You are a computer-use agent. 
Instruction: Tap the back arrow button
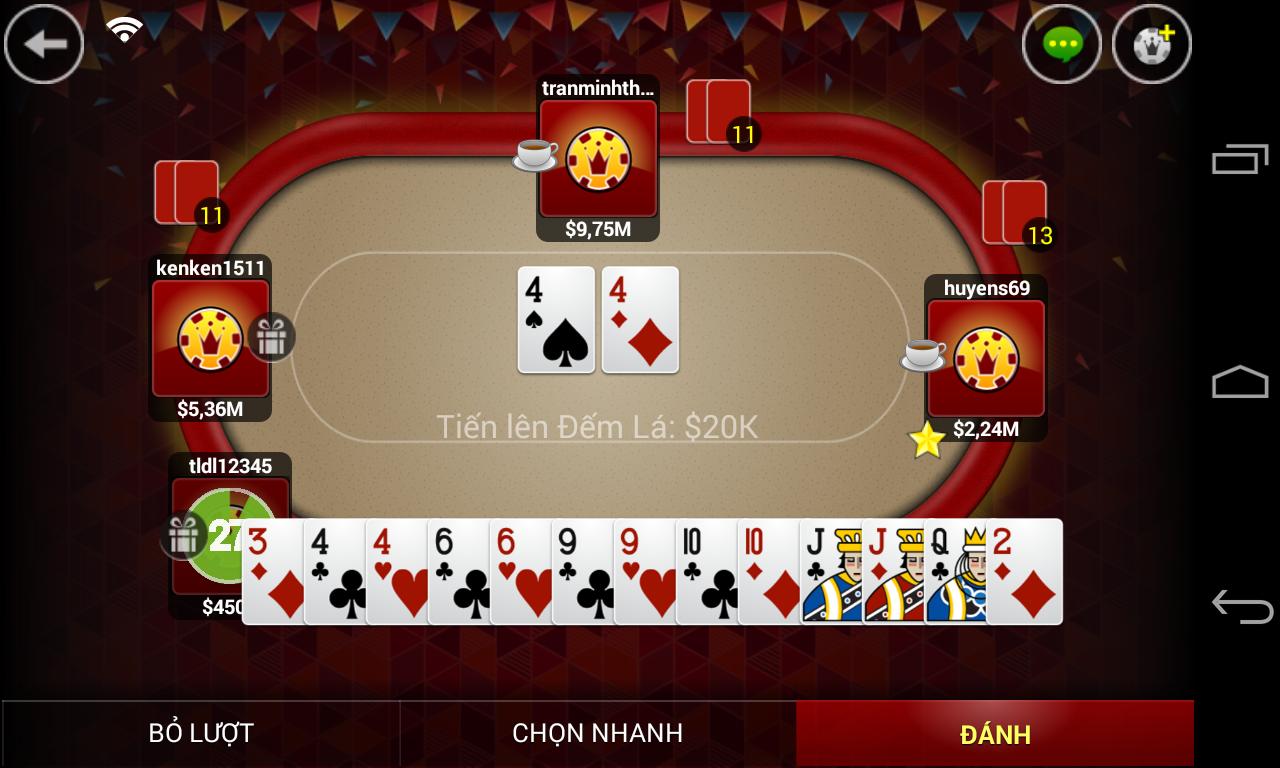44,44
